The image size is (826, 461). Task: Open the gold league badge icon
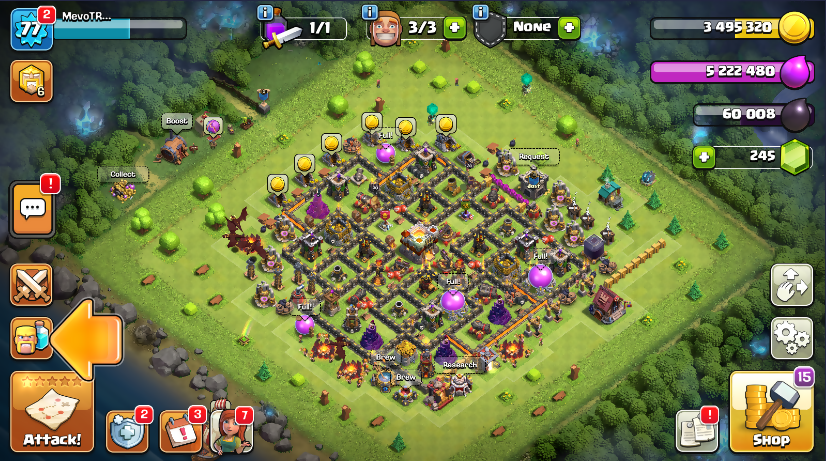tap(31, 81)
